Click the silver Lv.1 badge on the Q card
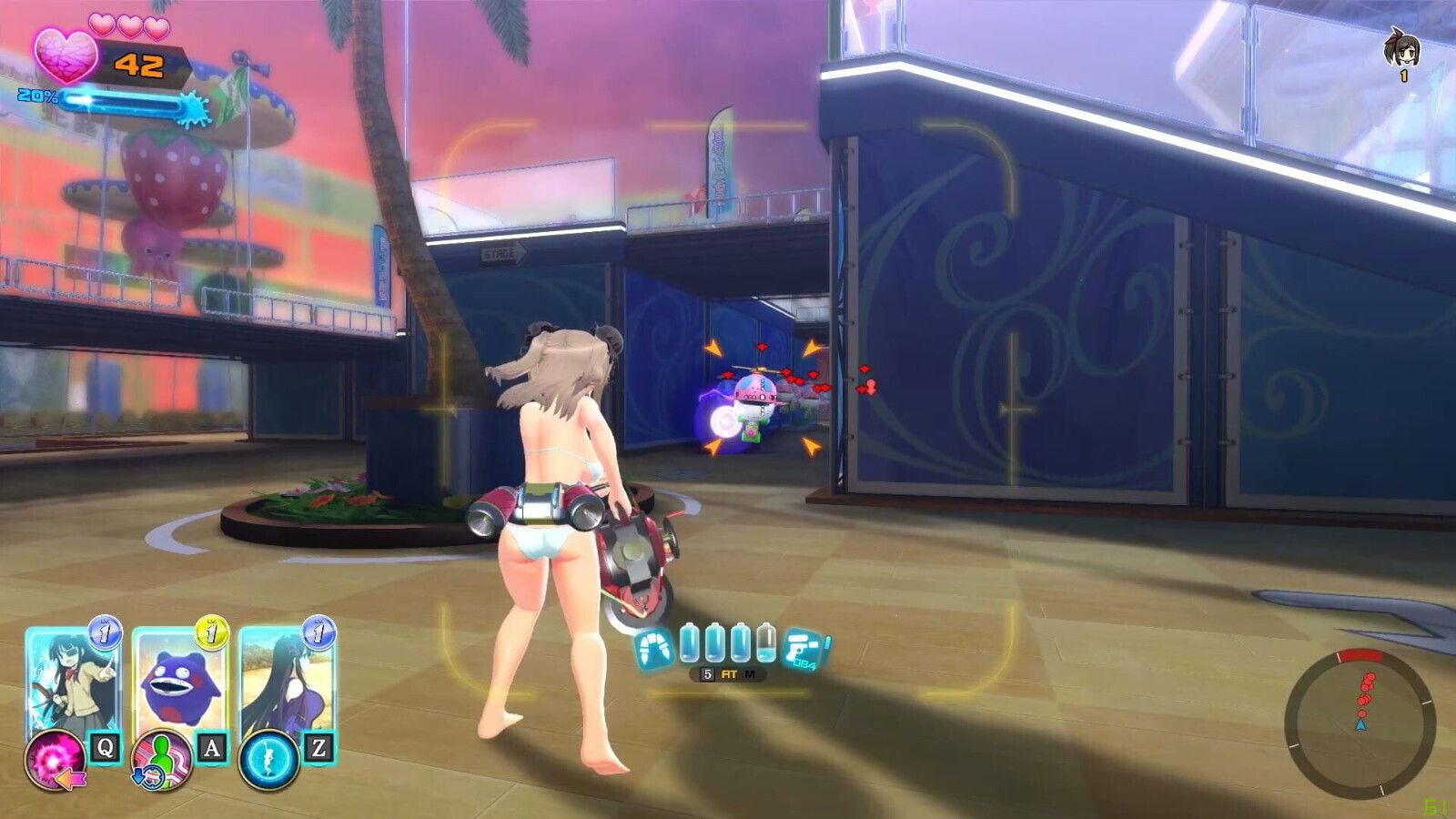 pyautogui.click(x=105, y=632)
